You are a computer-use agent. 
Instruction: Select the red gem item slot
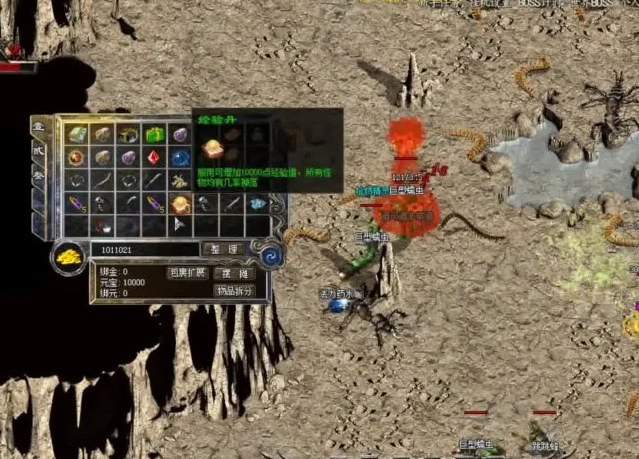[153, 158]
